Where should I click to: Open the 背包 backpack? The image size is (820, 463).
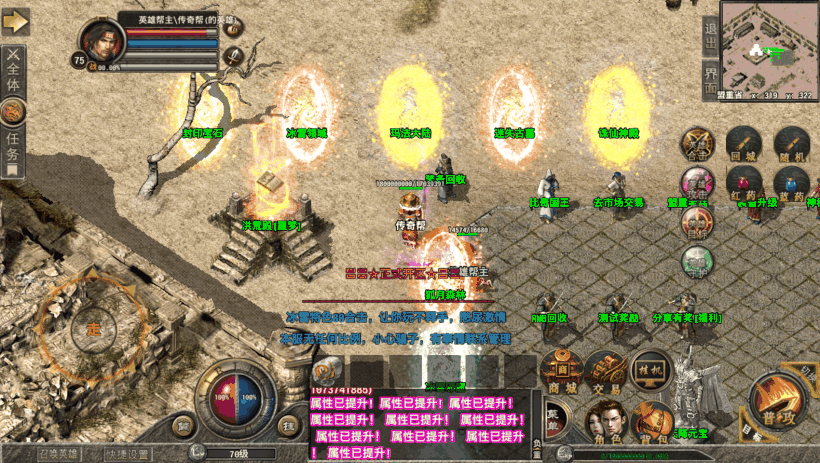coord(652,424)
